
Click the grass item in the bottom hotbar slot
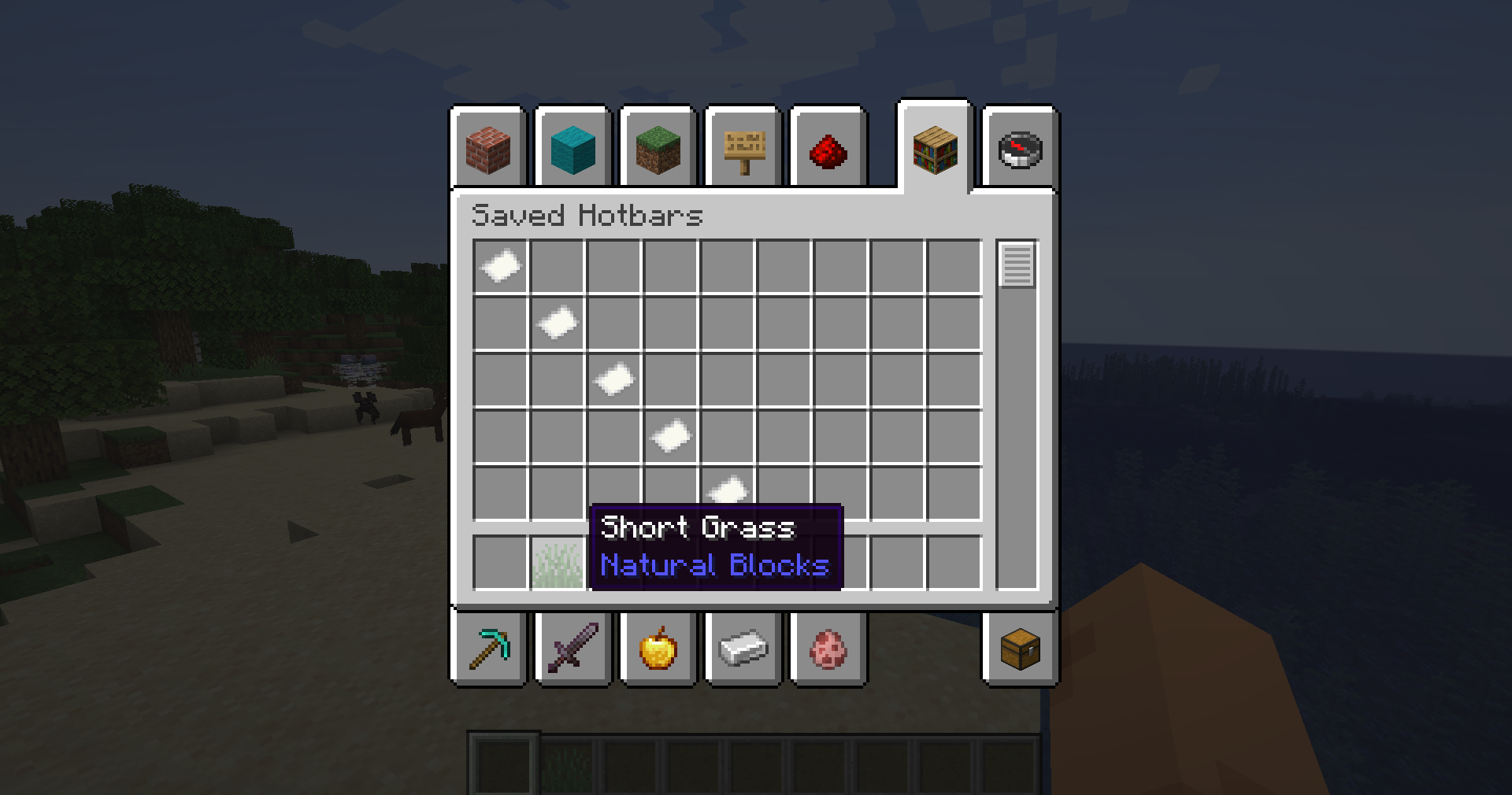coord(556,563)
